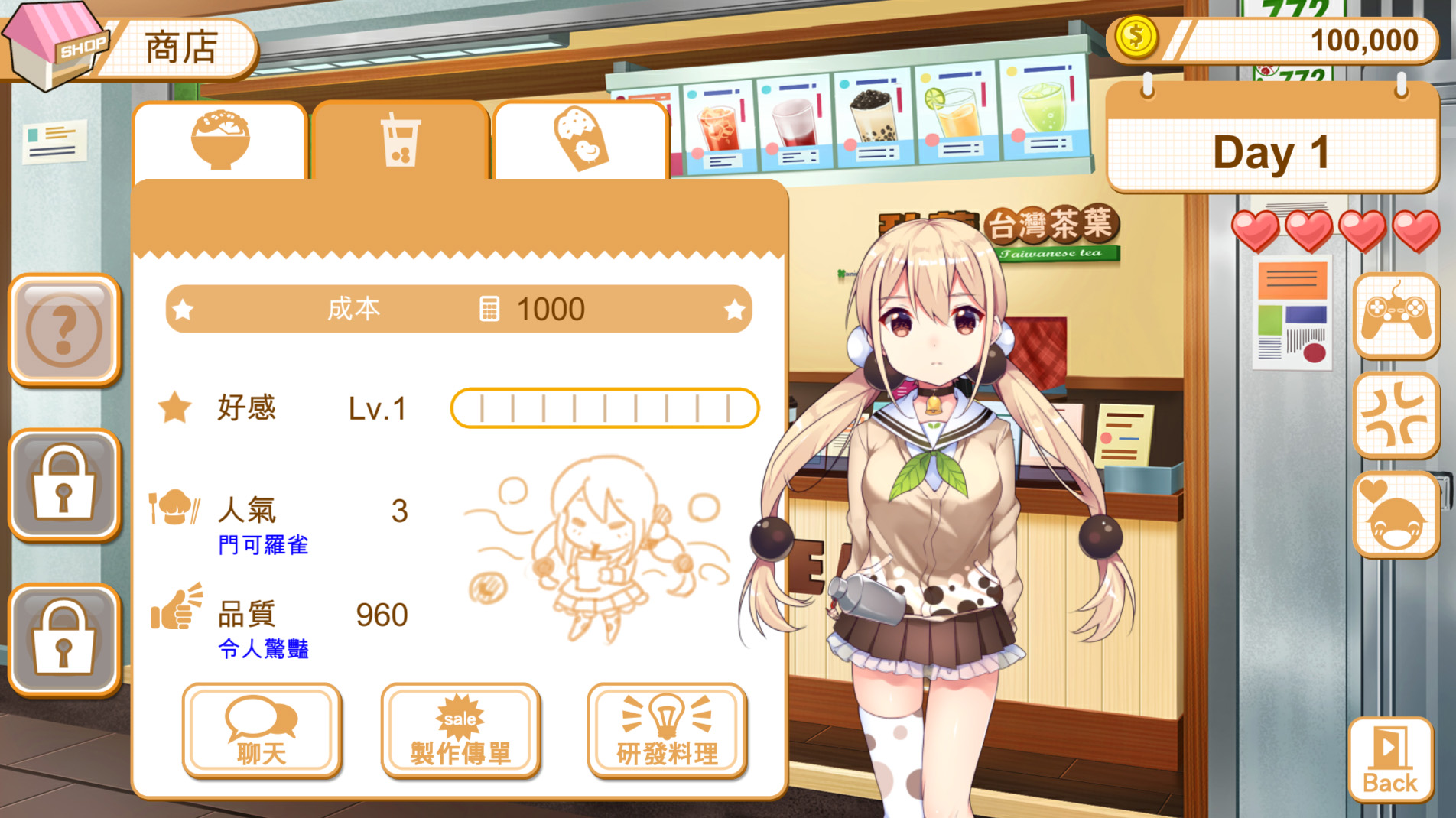Select the bubble tea drink tab icon
The height and width of the screenshot is (818, 1456).
point(400,141)
